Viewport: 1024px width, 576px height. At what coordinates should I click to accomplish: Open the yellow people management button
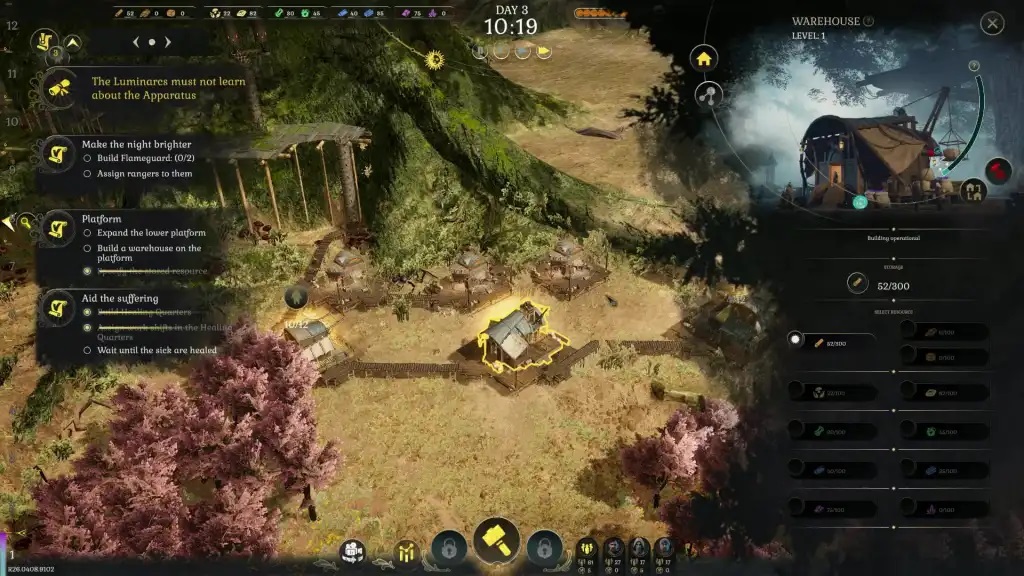(406, 551)
